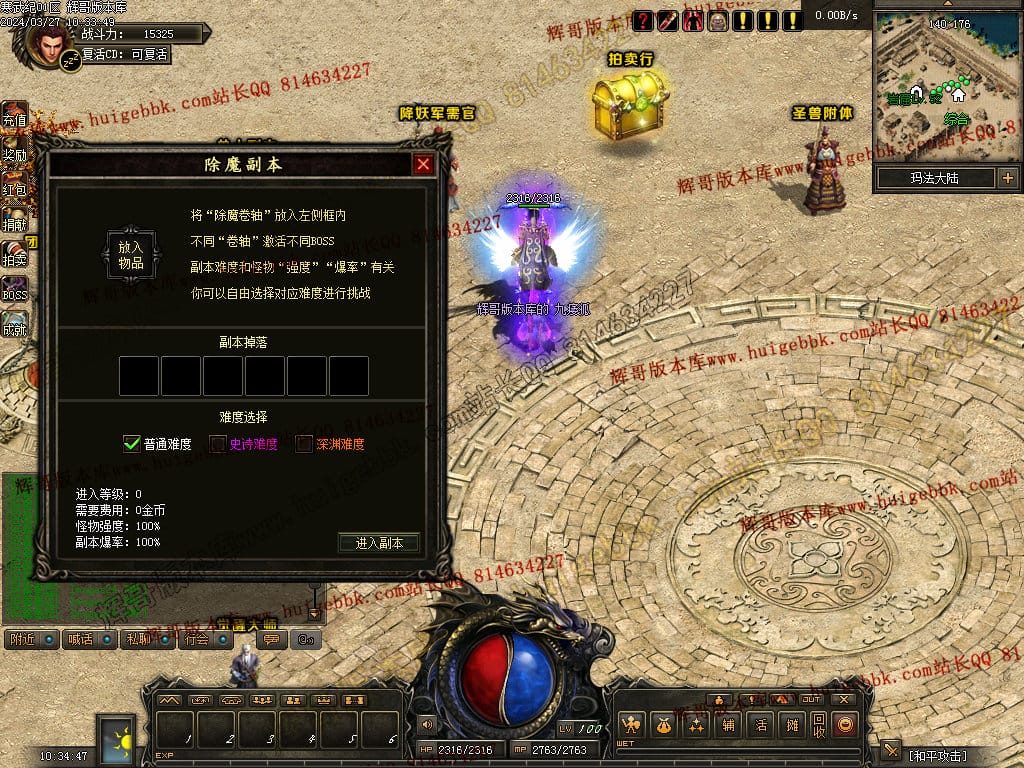
Task: Select the 史诗难度 epic difficulty checkbox
Action: 218,444
